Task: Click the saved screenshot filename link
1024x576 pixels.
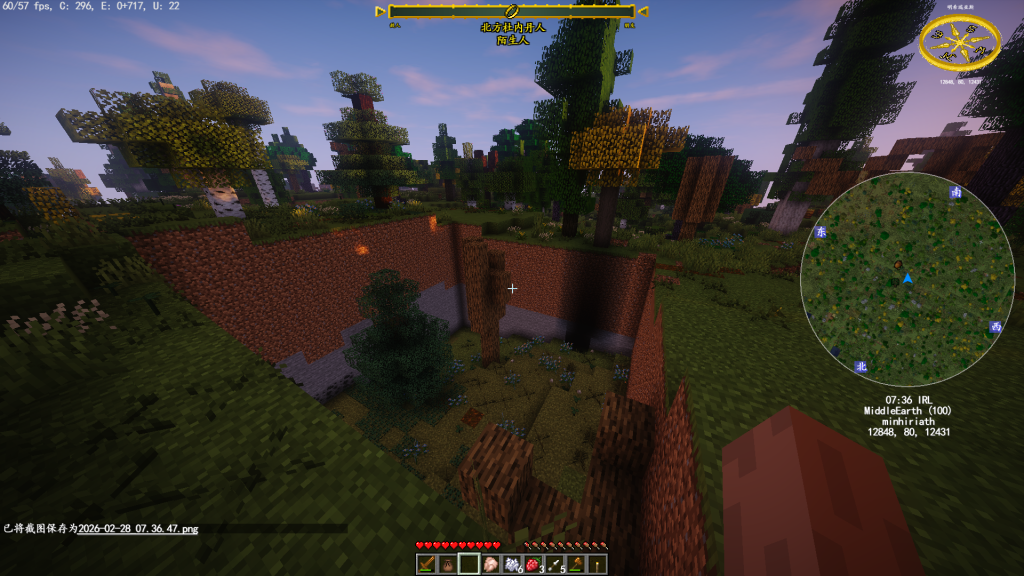Action: coord(138,528)
